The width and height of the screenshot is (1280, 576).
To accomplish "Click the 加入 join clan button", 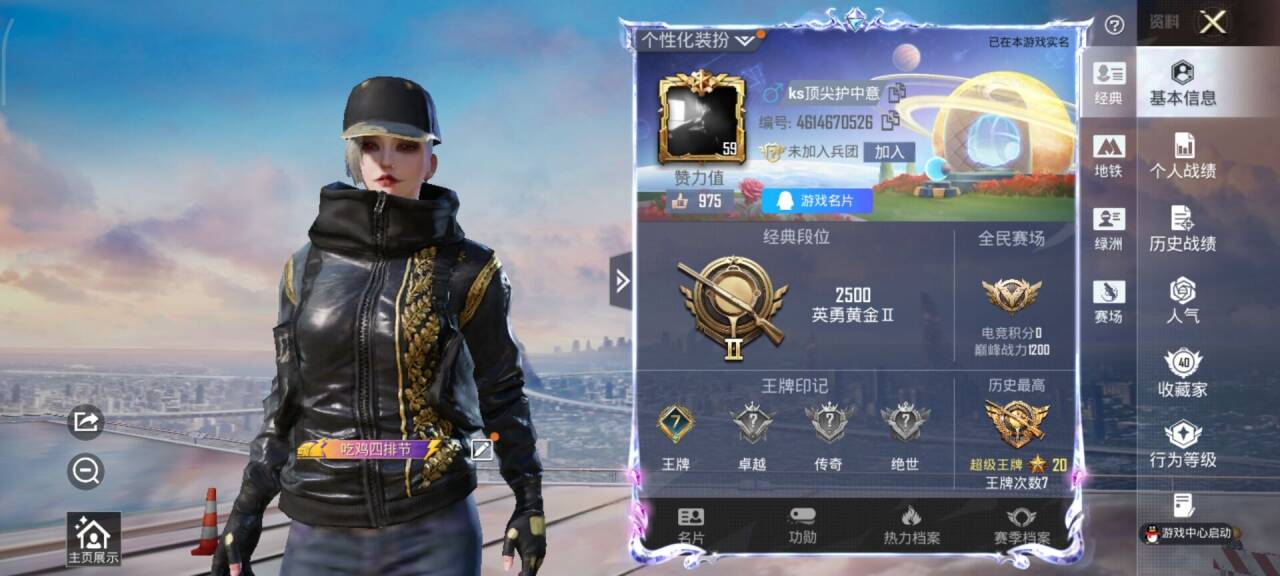I will coord(888,152).
